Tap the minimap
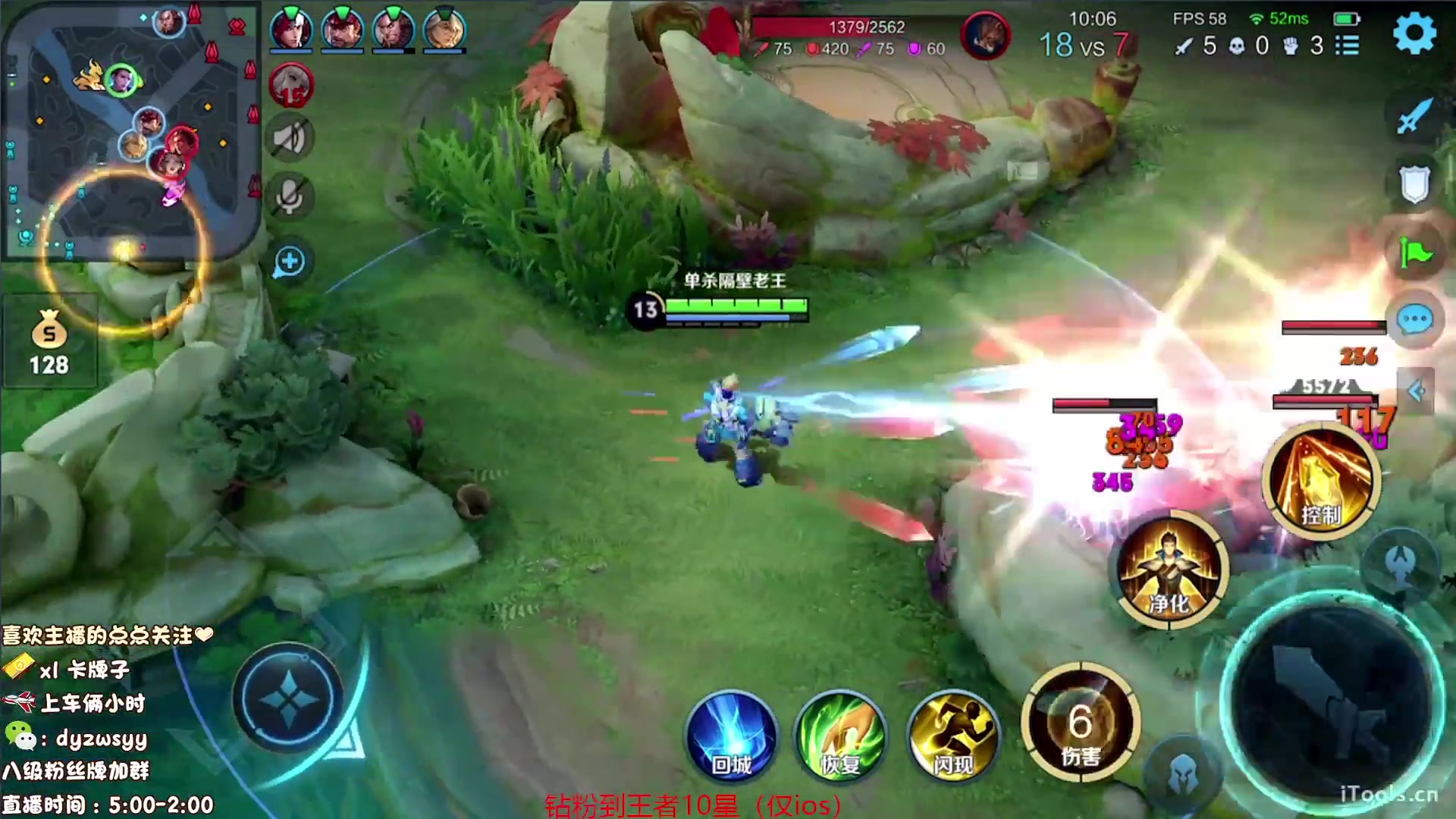The width and height of the screenshot is (1456, 819). point(130,130)
